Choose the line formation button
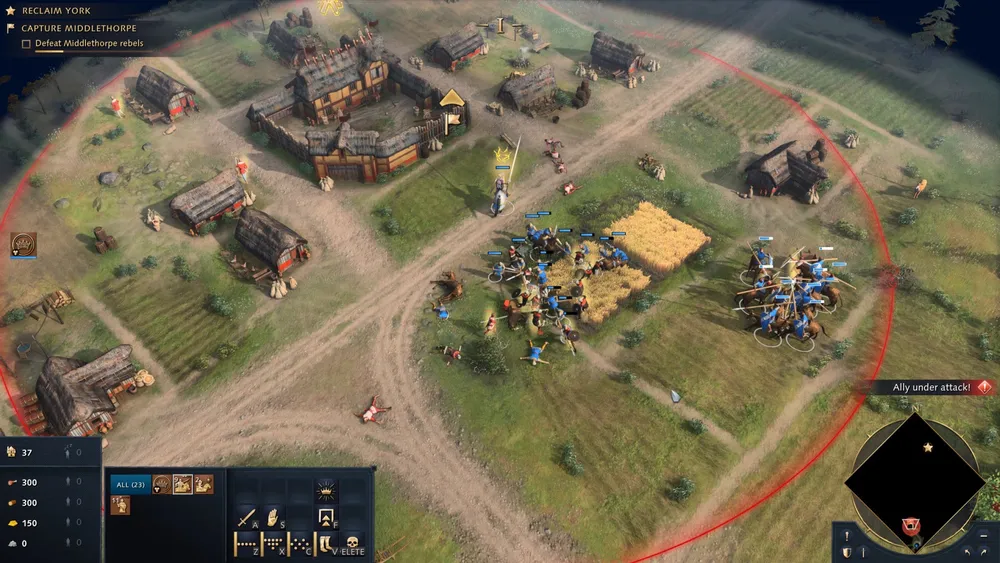Image resolution: width=1000 pixels, height=563 pixels. point(246,545)
